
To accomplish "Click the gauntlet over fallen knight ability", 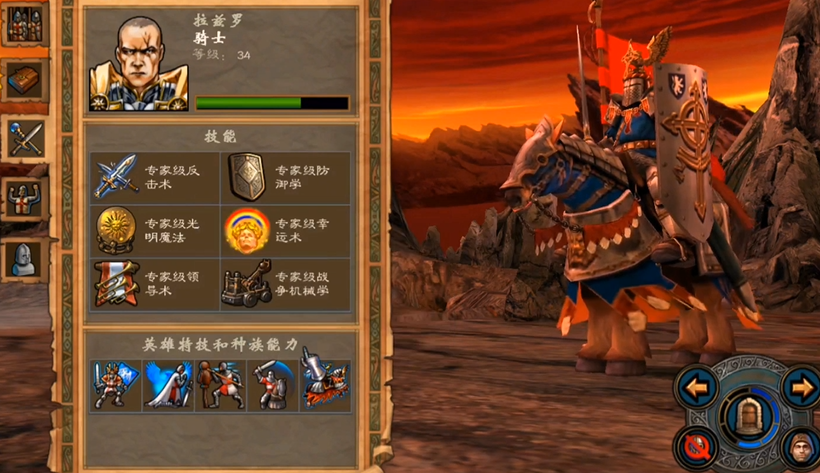I will tap(324, 384).
